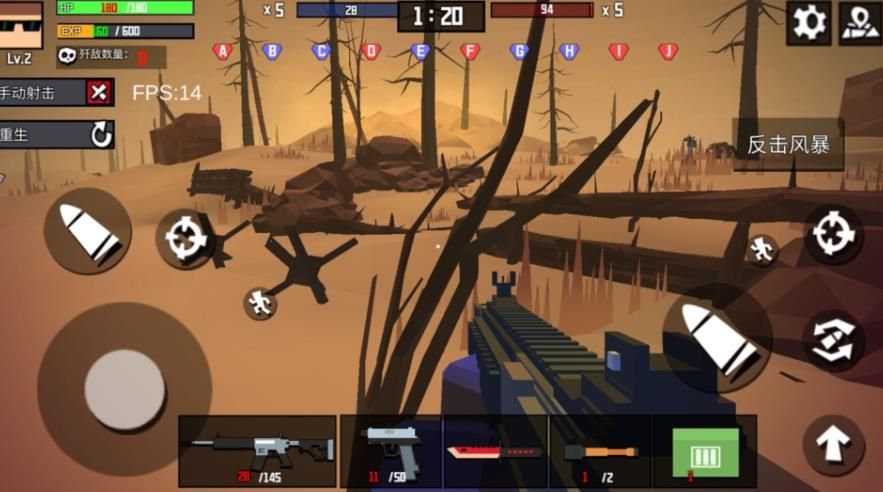
Task: Hit the up-arrow jump button
Action: (832, 444)
